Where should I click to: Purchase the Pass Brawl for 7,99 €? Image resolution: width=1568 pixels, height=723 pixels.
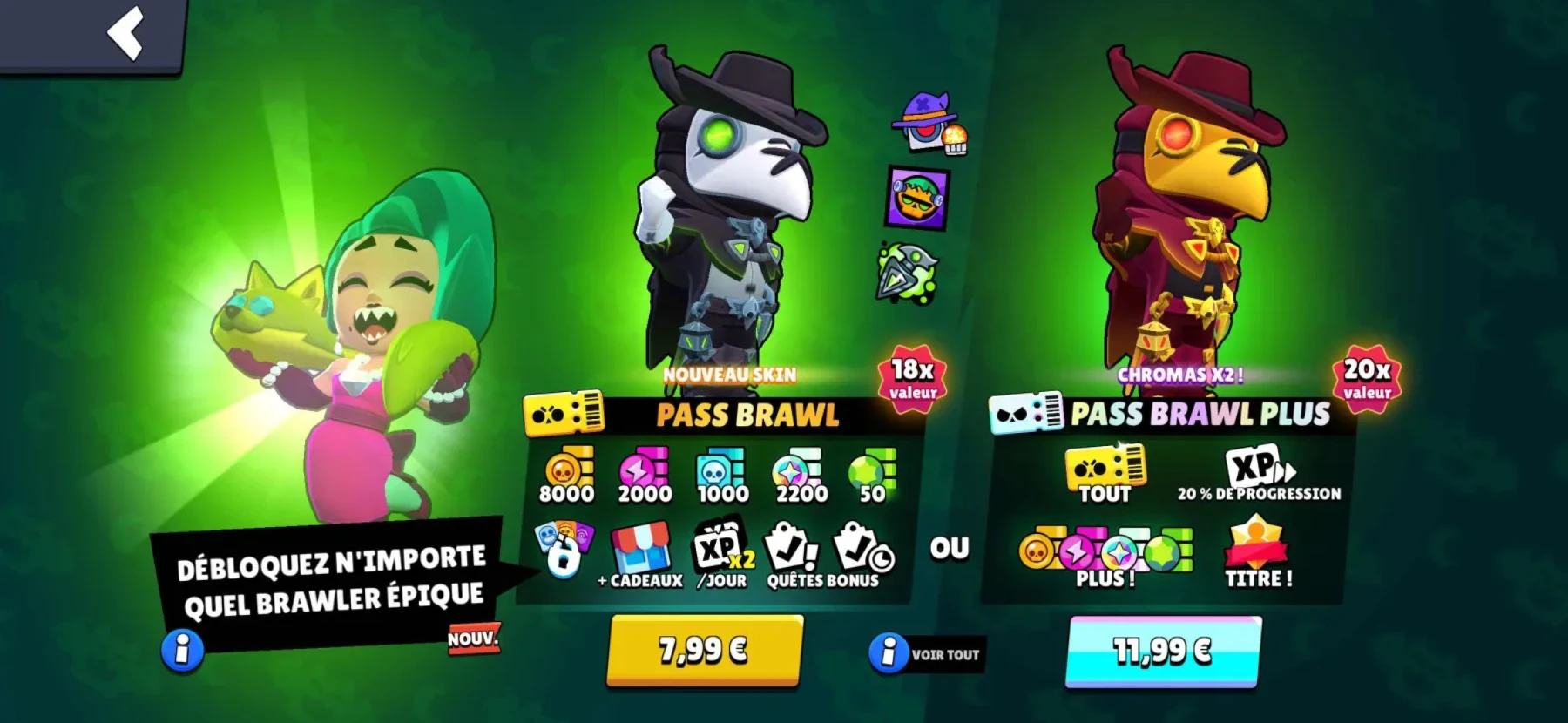702,652
